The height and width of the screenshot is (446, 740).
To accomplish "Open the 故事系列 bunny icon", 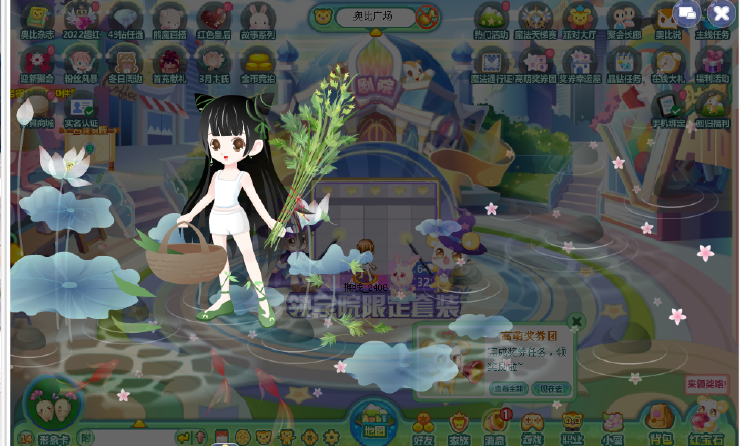I will point(258,18).
